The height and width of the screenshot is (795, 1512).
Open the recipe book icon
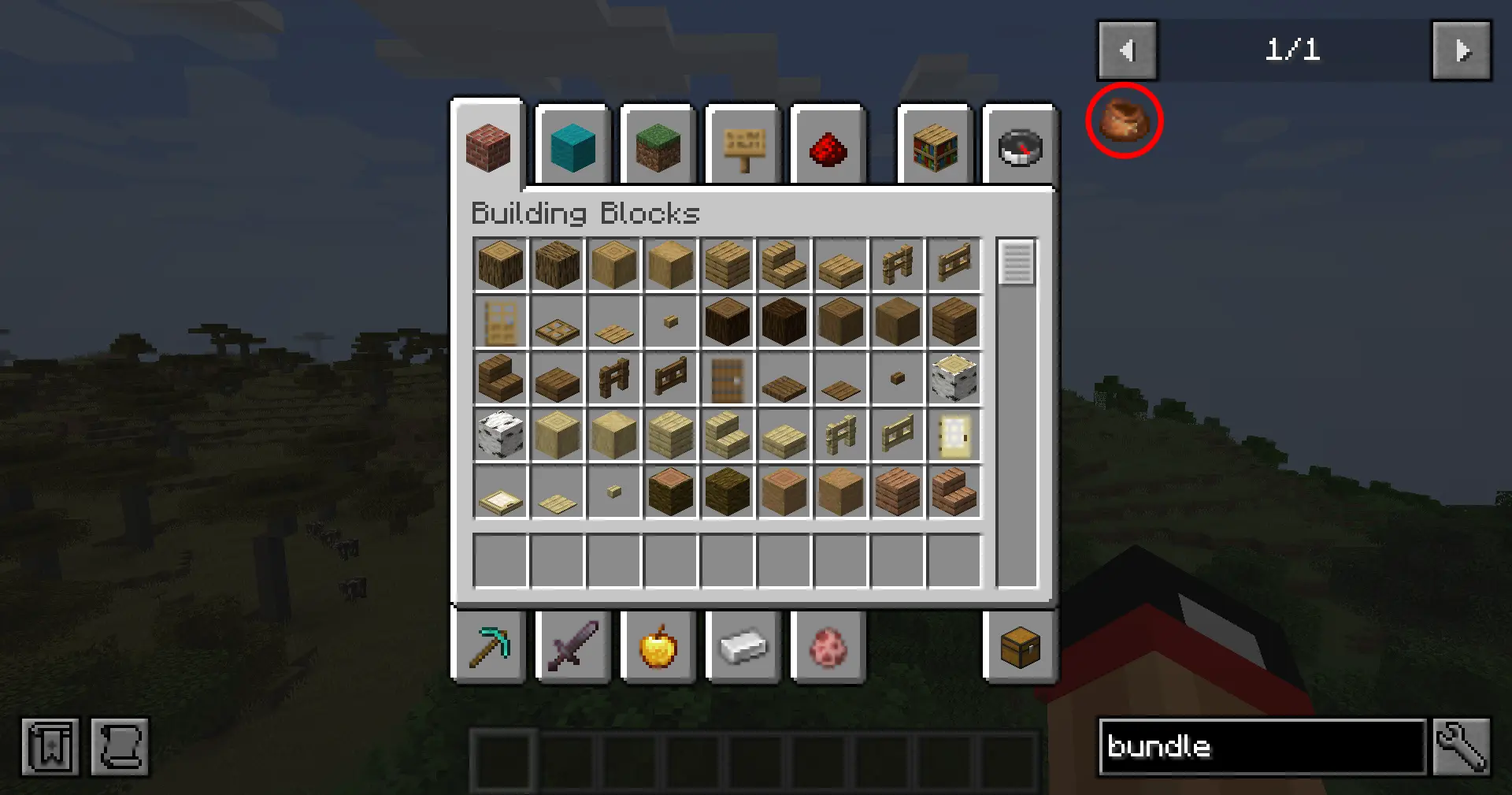click(x=50, y=747)
